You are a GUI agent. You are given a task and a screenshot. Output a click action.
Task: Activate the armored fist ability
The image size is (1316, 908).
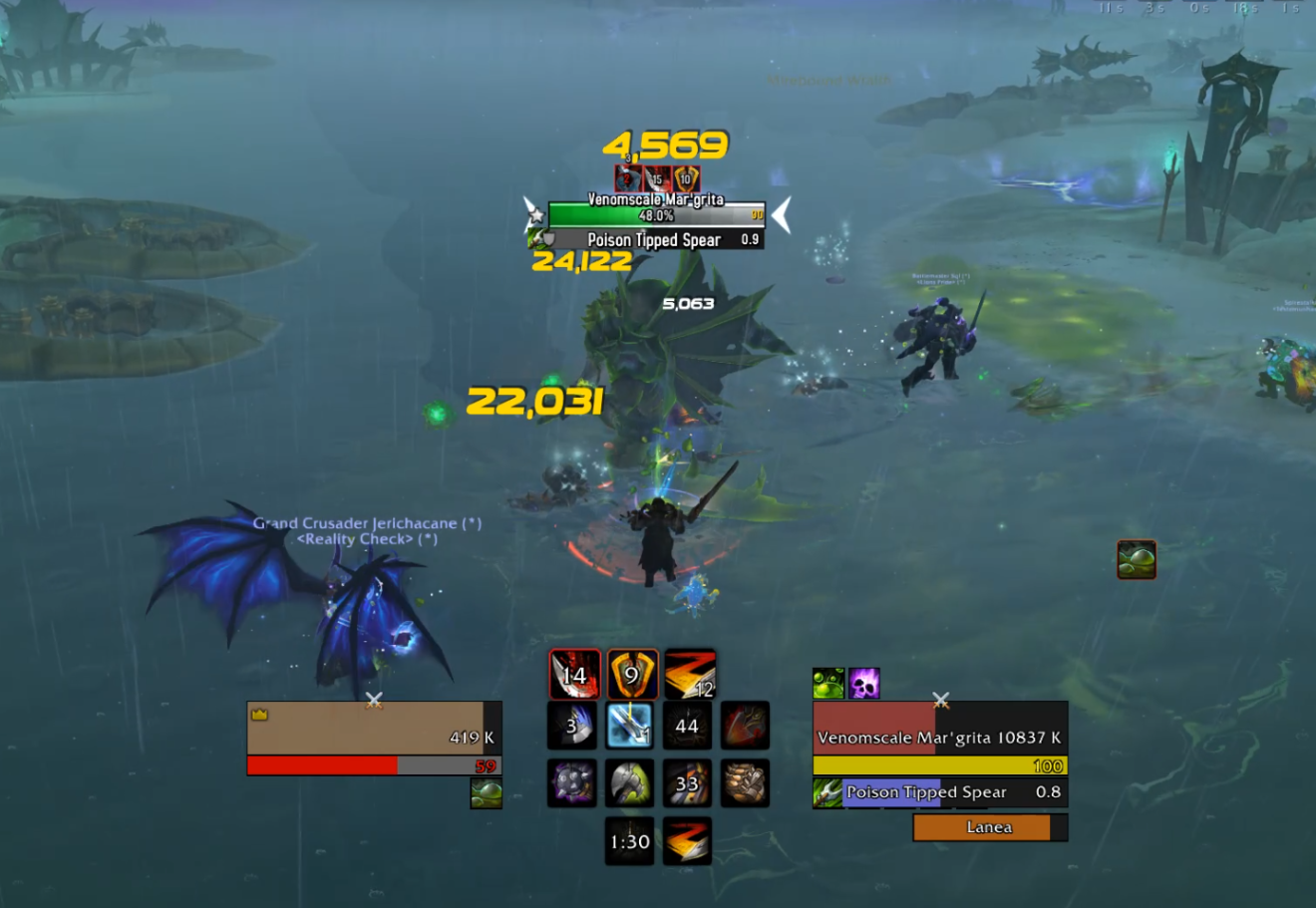745,783
